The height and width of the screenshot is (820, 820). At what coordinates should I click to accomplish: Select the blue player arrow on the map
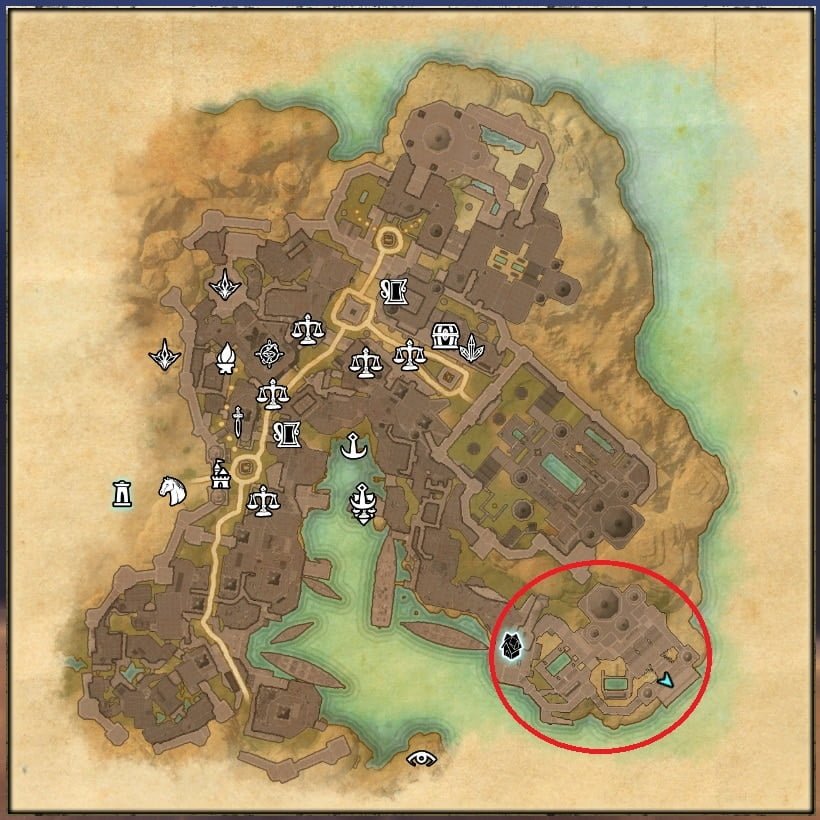(666, 679)
